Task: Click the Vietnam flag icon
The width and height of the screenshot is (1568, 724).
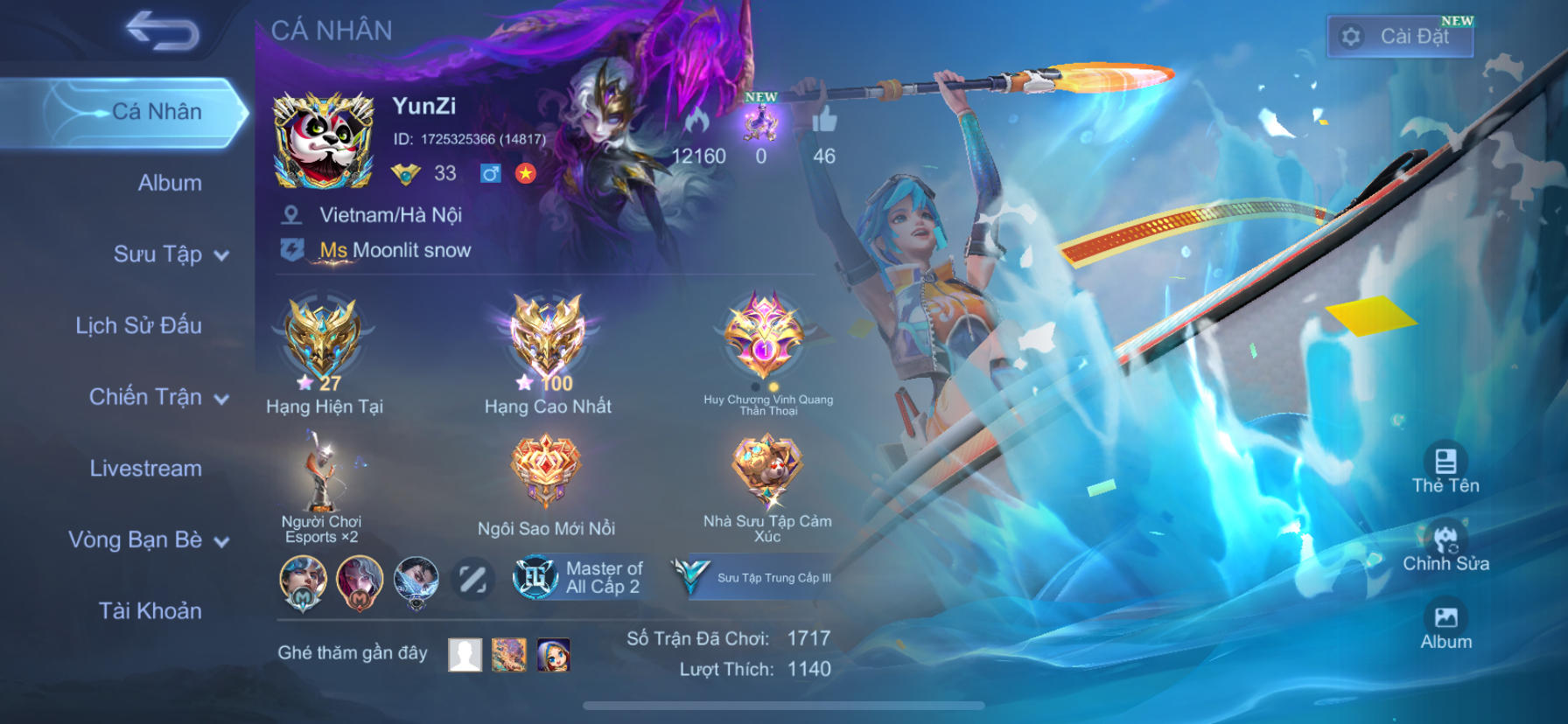Action: point(526,175)
